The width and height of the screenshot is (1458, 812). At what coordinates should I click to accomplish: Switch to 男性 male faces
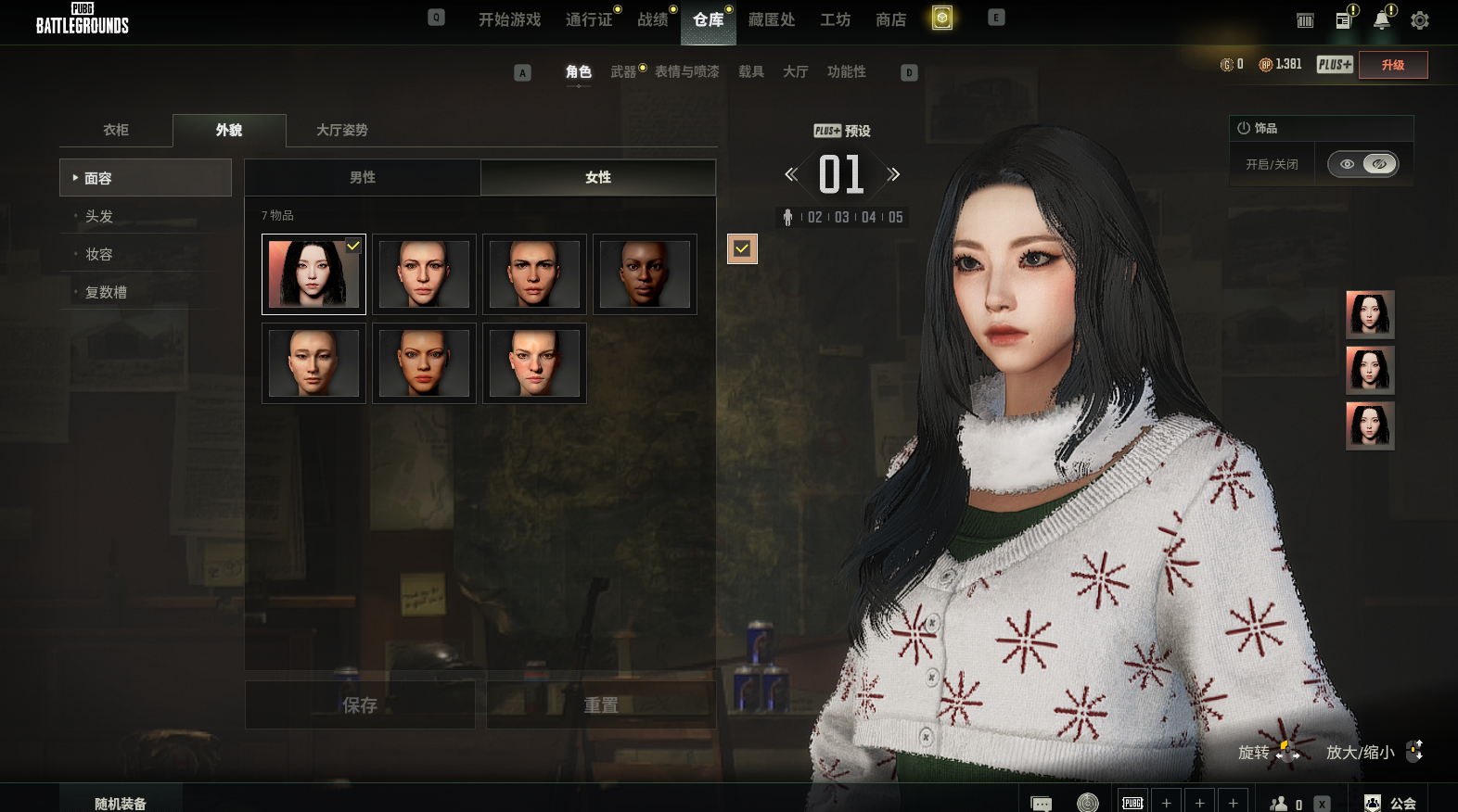click(363, 177)
